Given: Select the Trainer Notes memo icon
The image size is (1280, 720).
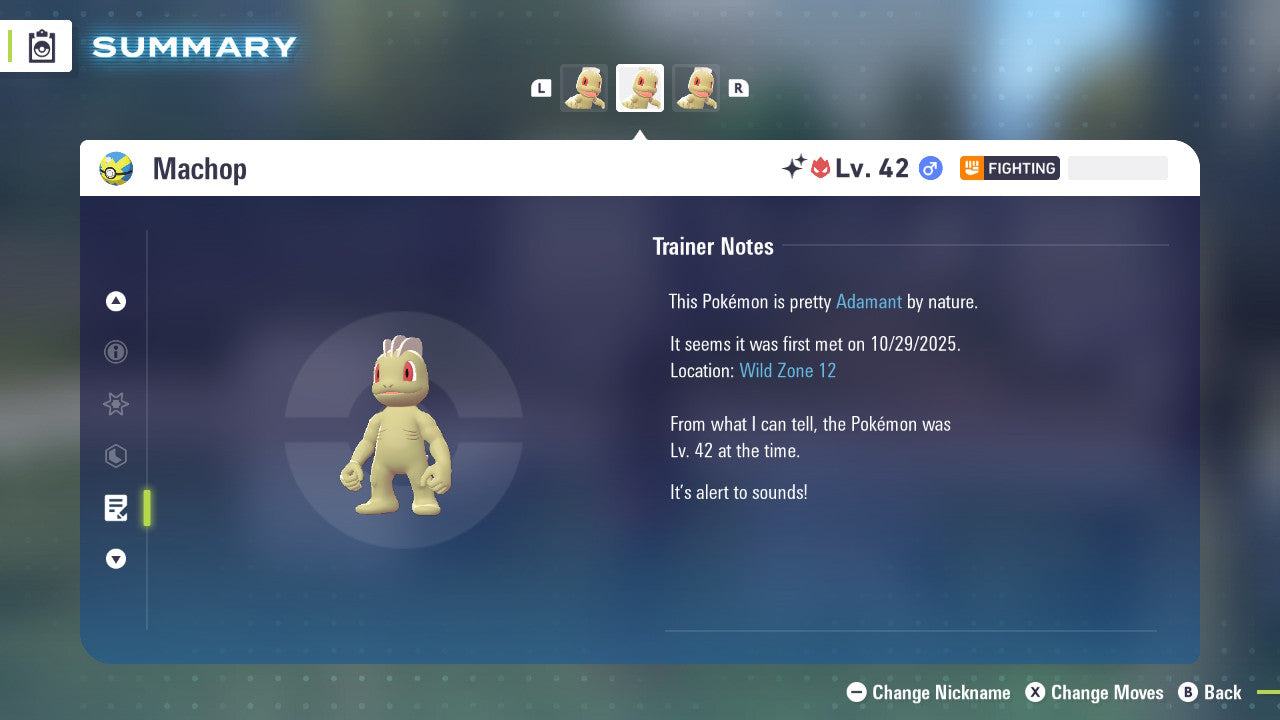Looking at the screenshot, I should point(116,508).
